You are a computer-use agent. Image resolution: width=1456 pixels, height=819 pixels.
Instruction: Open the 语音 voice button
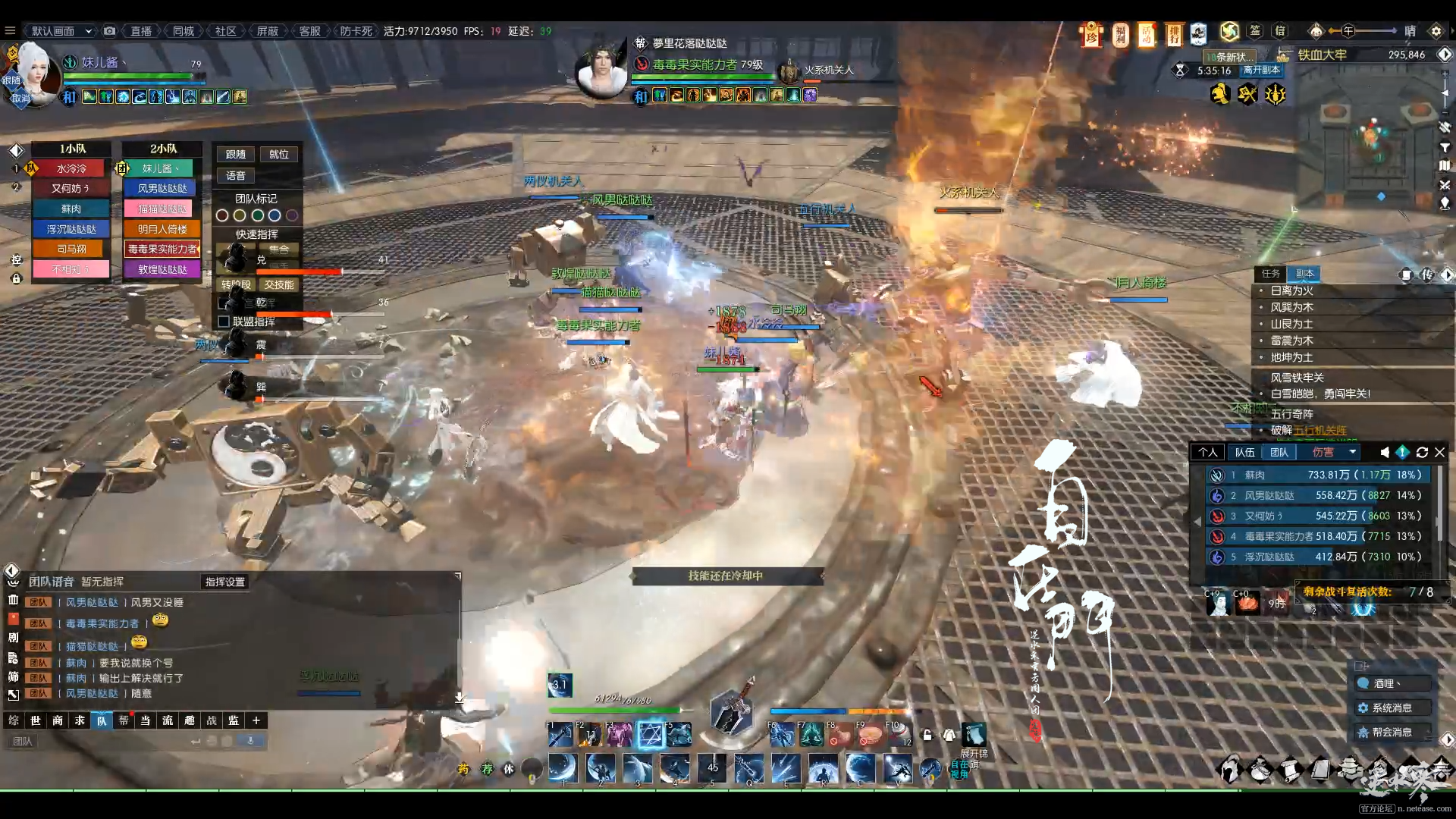tap(235, 175)
